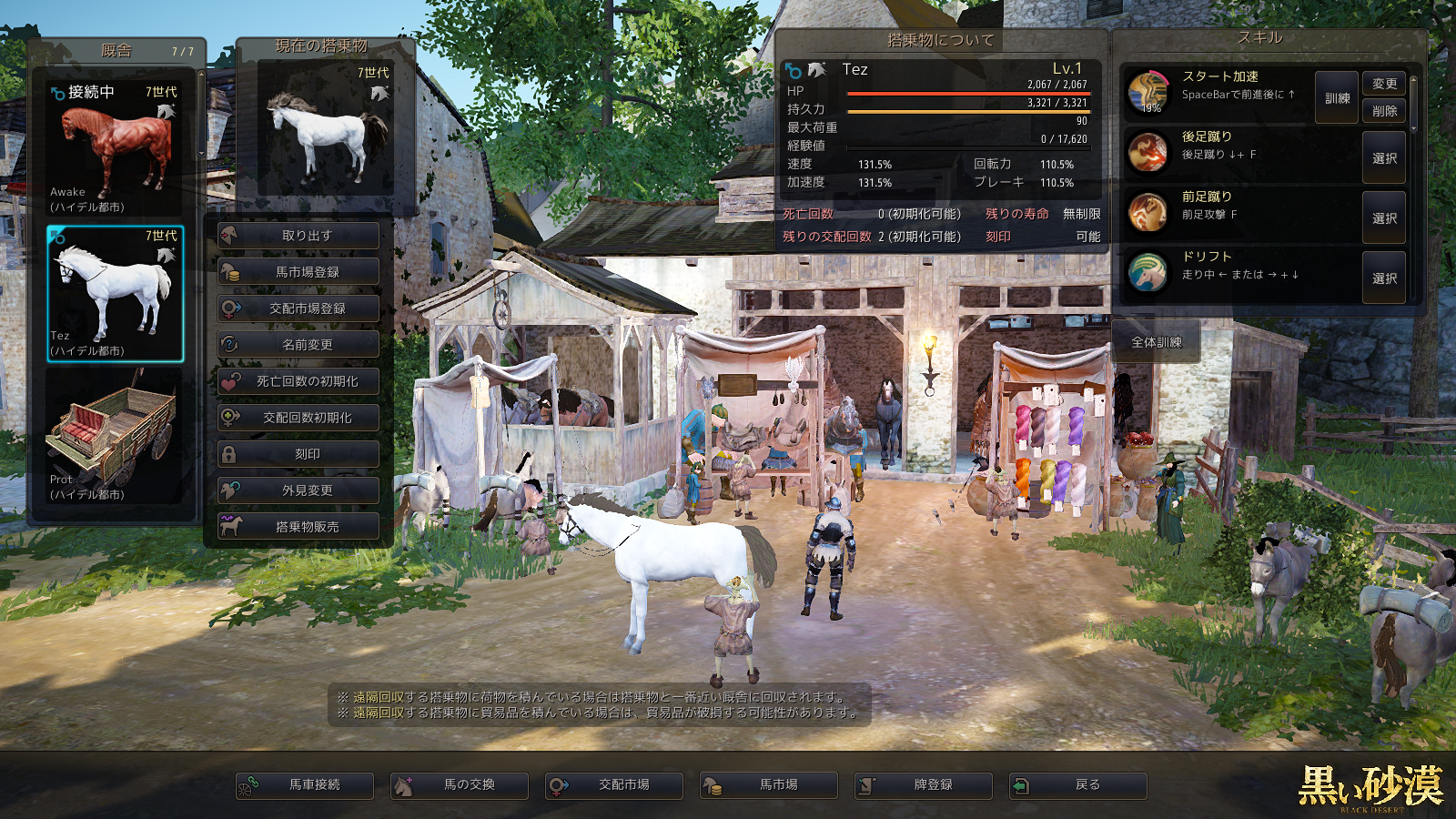Click the 取り出す button
The image size is (1456, 819).
pos(298,236)
